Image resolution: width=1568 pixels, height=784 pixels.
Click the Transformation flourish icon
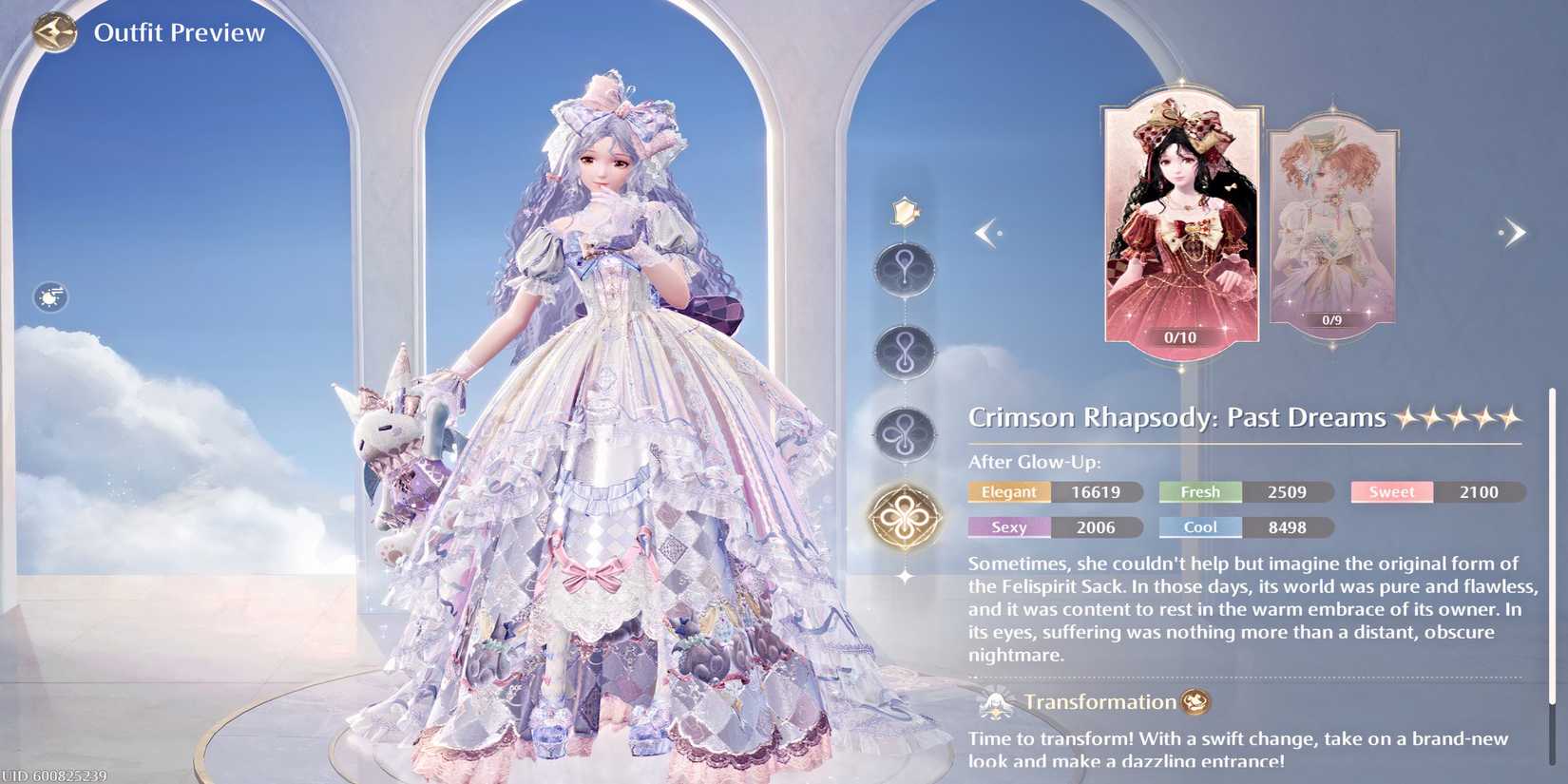tap(994, 702)
